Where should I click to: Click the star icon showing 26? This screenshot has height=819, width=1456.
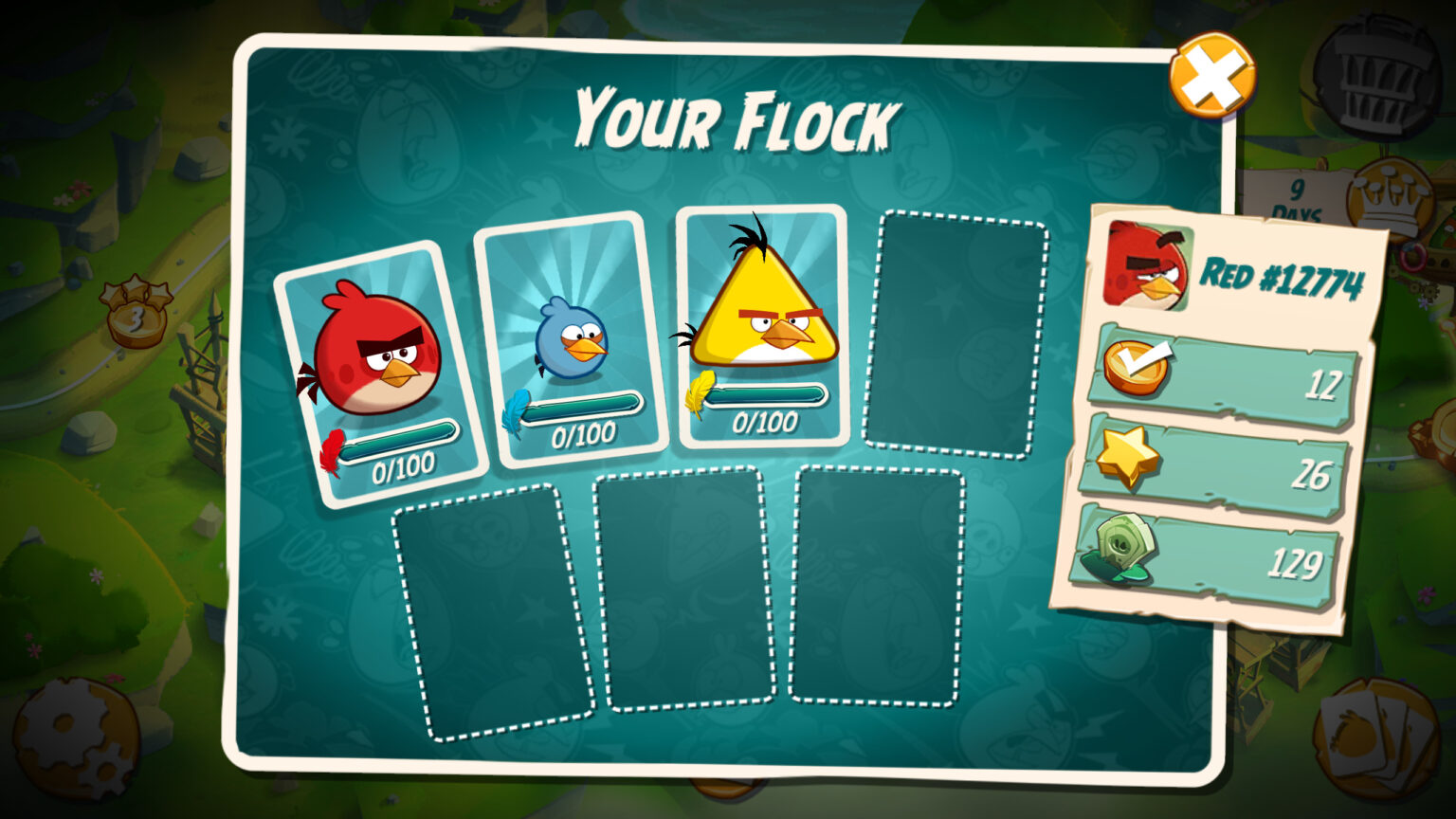[1128, 457]
